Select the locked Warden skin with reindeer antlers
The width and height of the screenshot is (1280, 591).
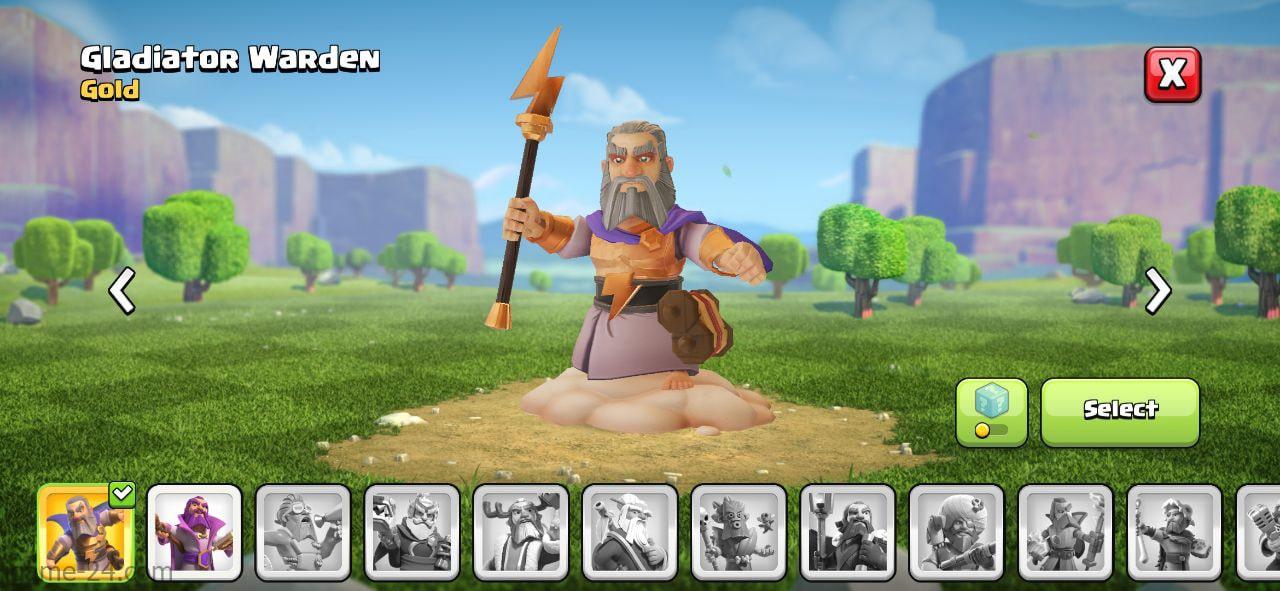click(521, 532)
